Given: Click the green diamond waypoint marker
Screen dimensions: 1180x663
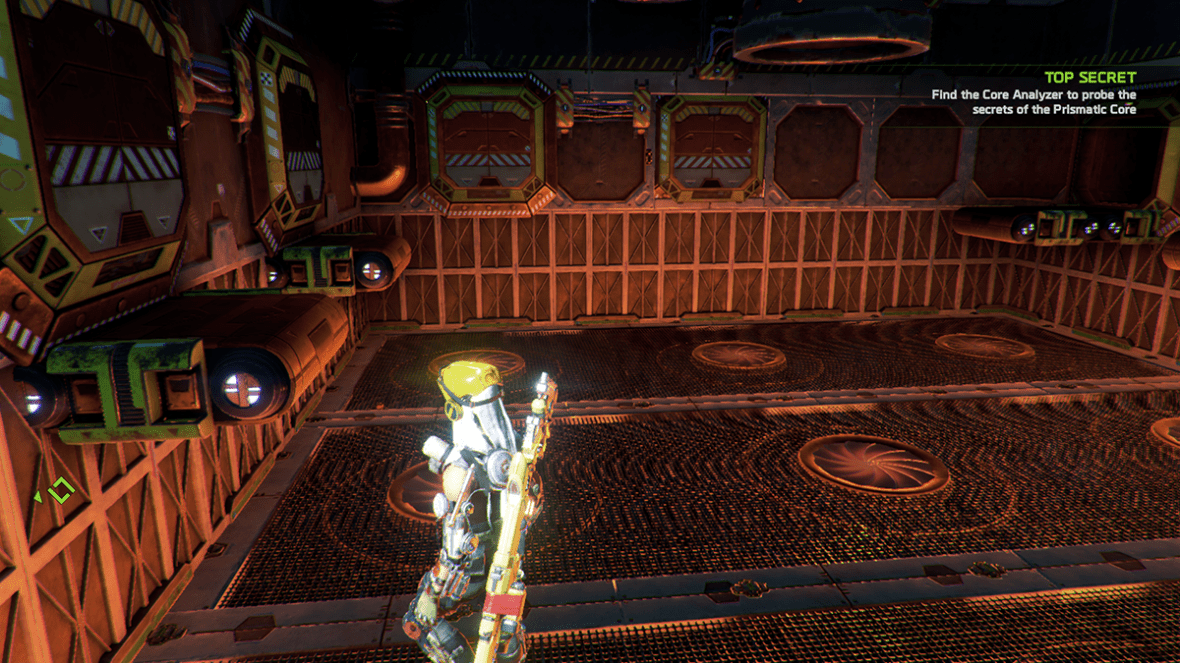Looking at the screenshot, I should coord(62,491).
